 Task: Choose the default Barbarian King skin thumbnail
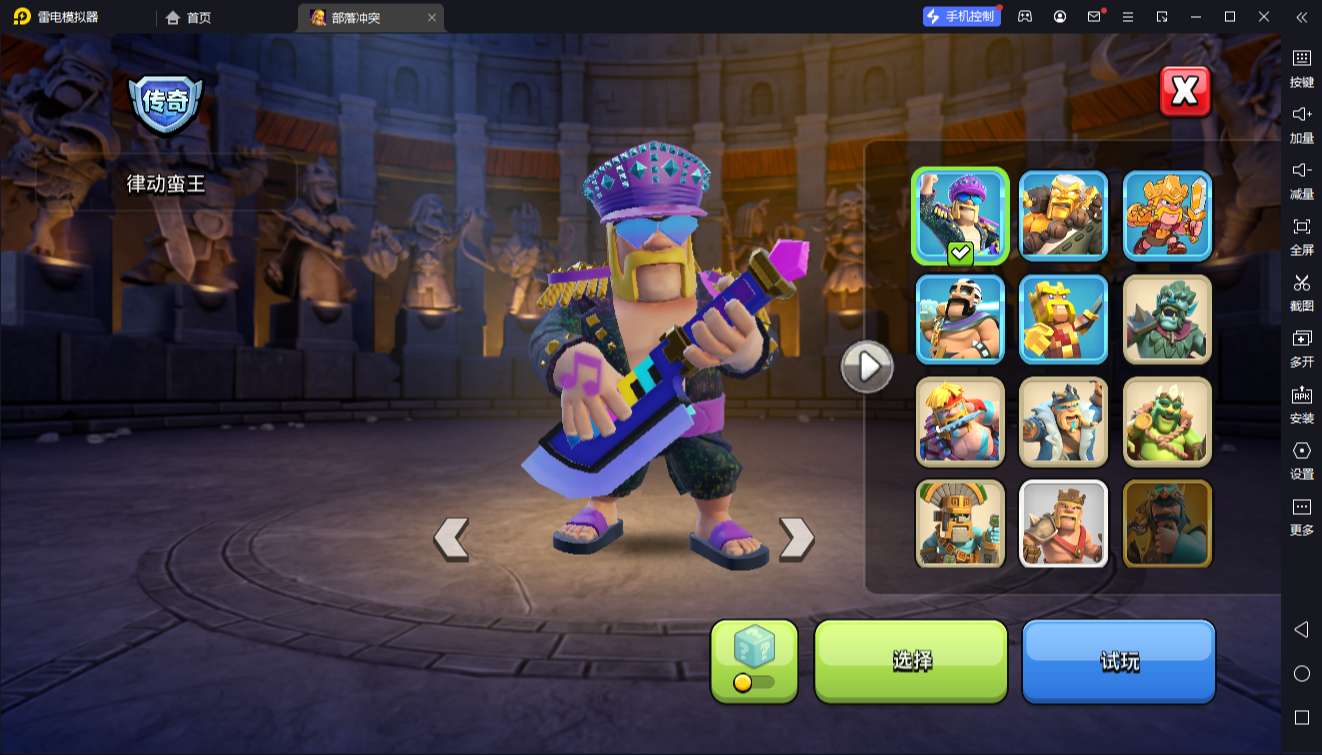click(1063, 524)
